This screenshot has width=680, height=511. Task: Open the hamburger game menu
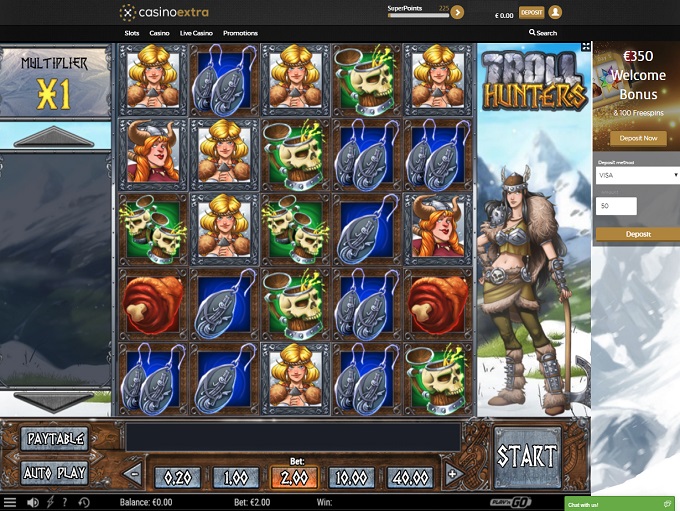pos(10,502)
